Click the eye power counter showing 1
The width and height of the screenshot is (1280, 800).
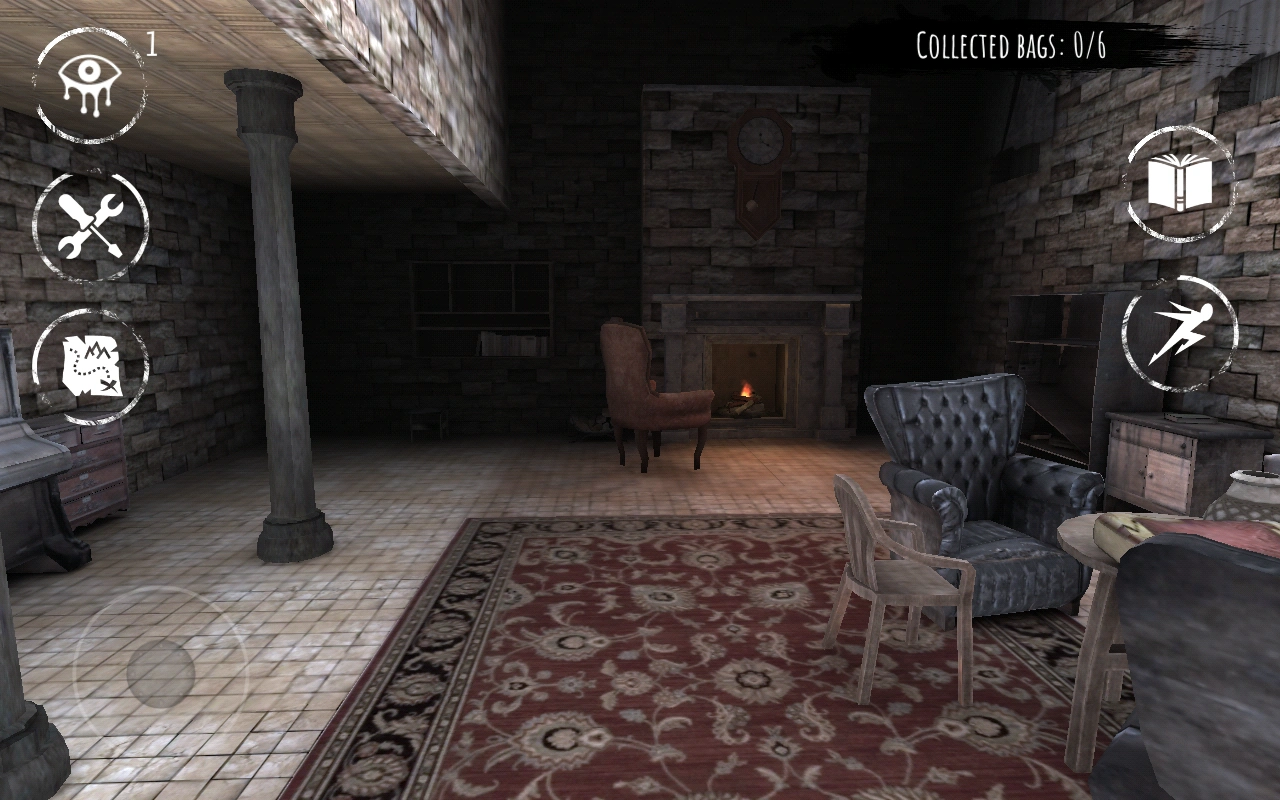pos(152,42)
